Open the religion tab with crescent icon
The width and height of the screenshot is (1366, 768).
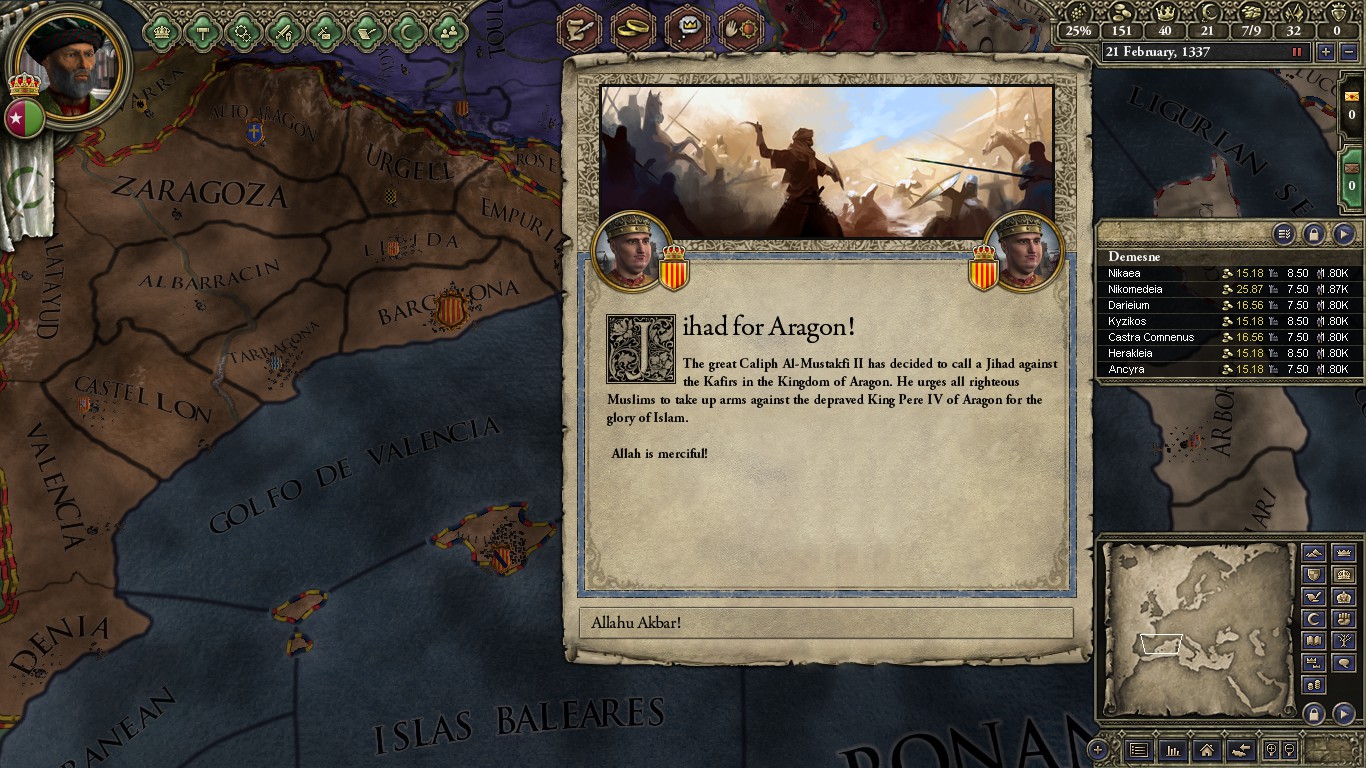(x=407, y=32)
